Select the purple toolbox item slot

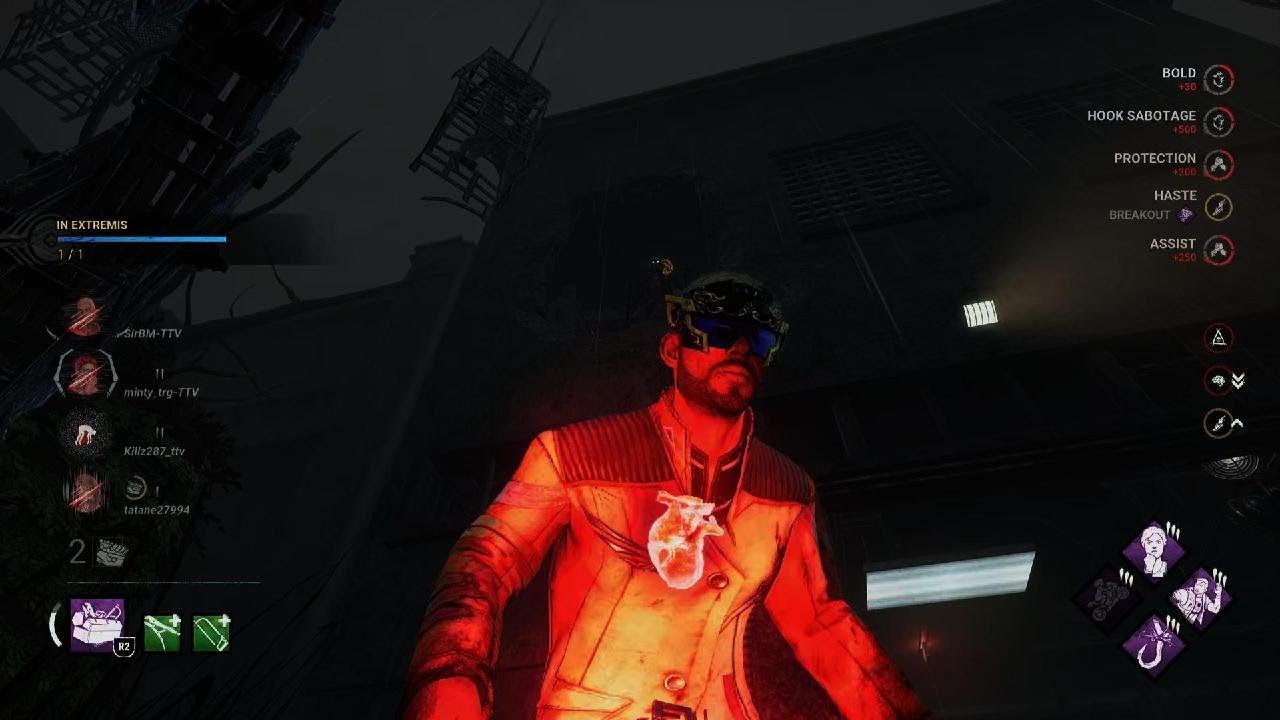pyautogui.click(x=97, y=625)
